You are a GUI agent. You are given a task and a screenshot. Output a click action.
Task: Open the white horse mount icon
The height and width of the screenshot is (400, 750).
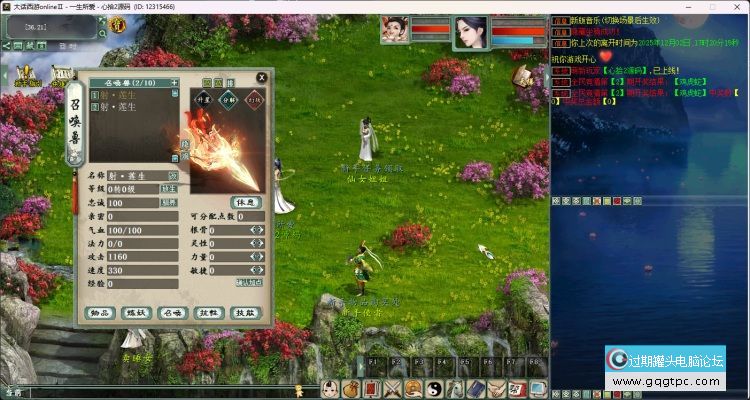457,389
